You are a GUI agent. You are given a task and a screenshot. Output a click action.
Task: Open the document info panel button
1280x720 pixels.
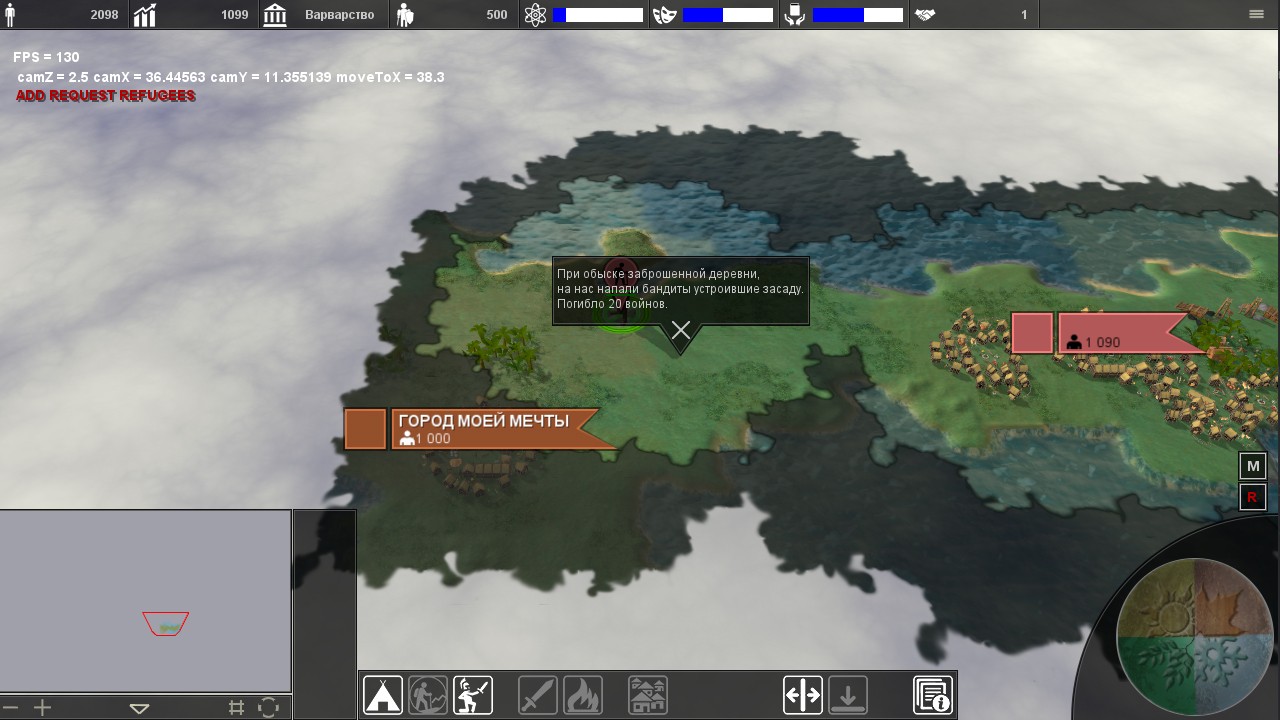(x=933, y=695)
